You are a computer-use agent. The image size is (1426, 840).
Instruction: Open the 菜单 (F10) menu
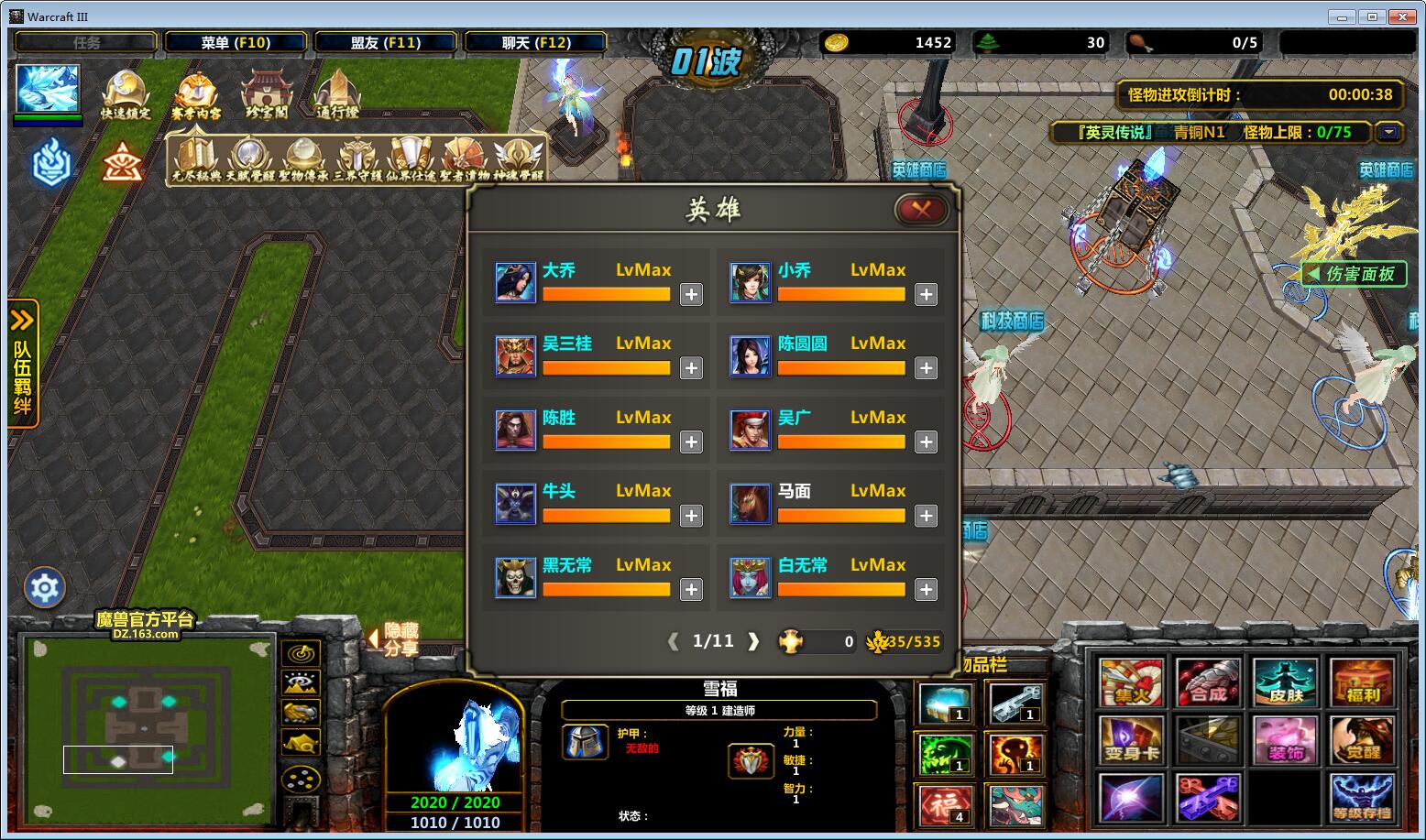(x=235, y=42)
